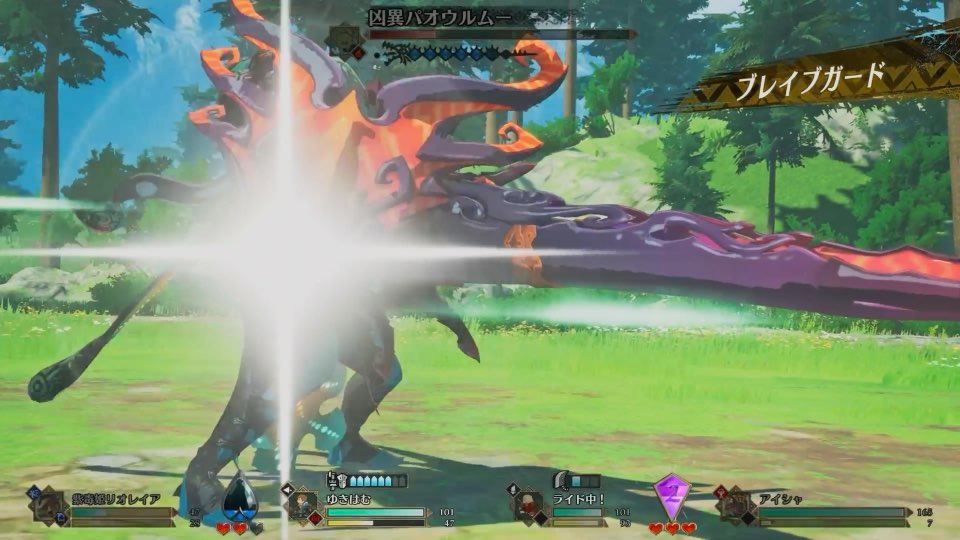
Task: Click the dark blue teardrop kinship gauge
Action: [239, 497]
